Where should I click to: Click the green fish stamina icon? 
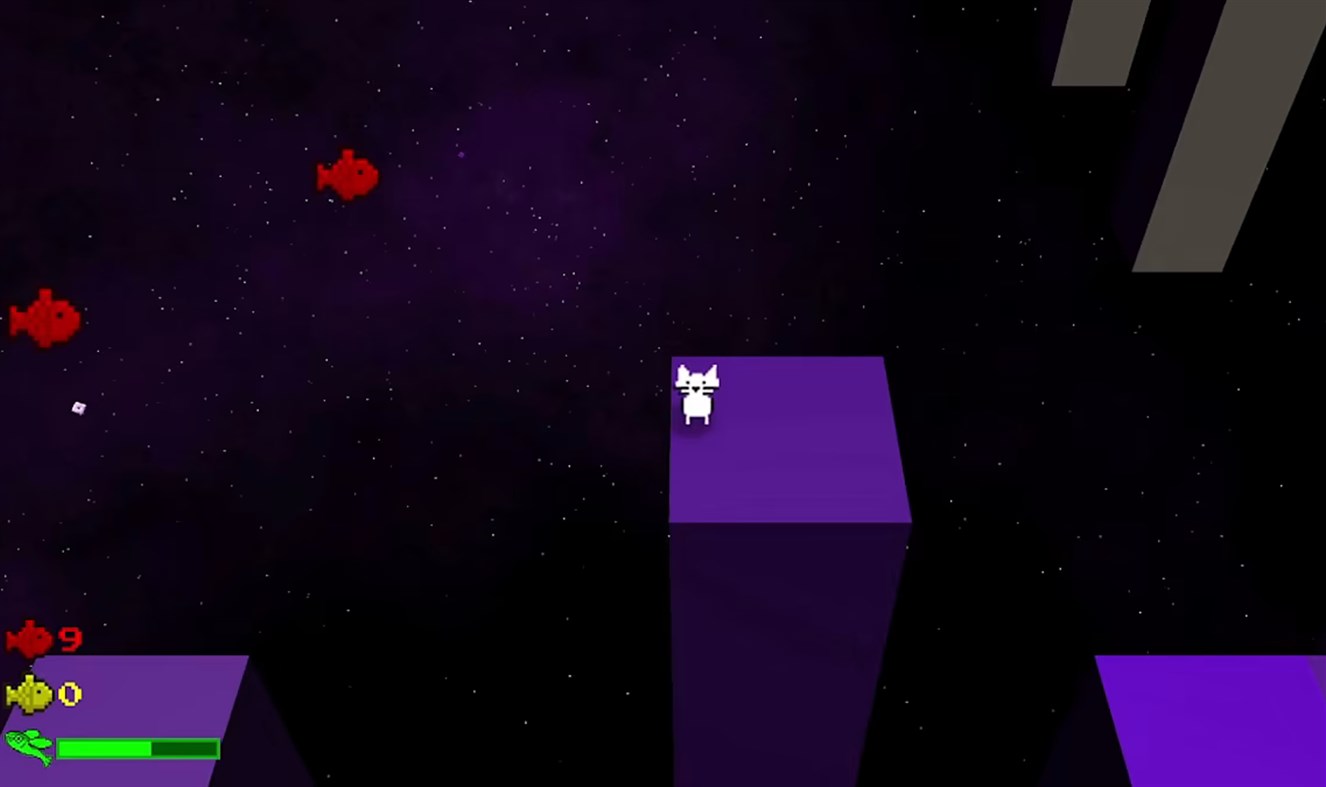(28, 746)
